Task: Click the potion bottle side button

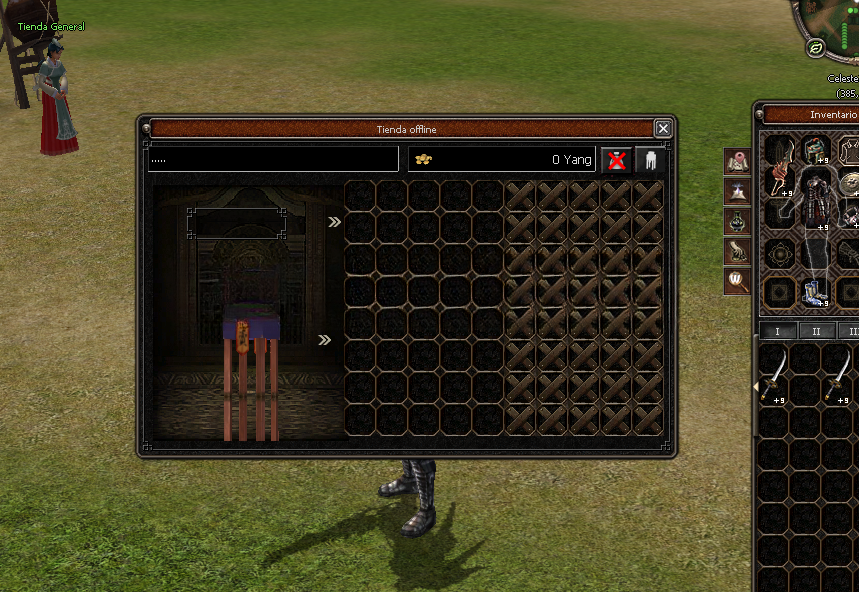Action: coord(738,221)
